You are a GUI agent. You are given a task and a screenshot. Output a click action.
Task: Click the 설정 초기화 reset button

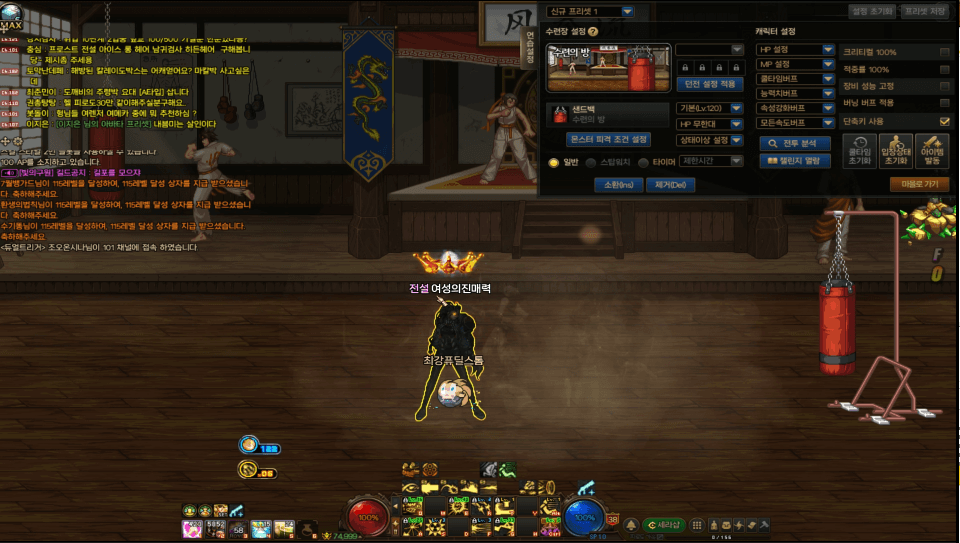click(x=872, y=11)
